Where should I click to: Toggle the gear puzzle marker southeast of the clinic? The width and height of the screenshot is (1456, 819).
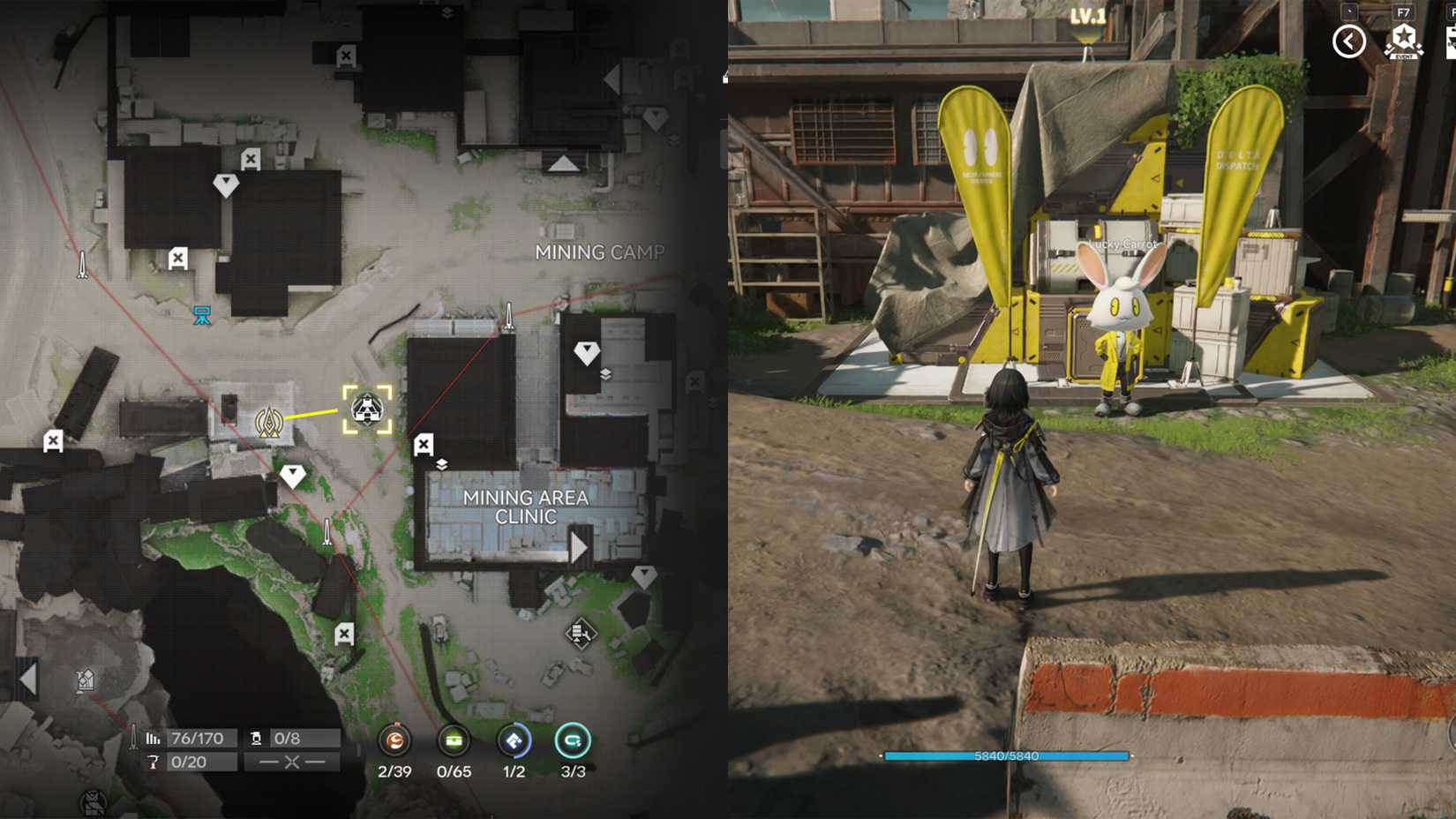click(x=581, y=631)
